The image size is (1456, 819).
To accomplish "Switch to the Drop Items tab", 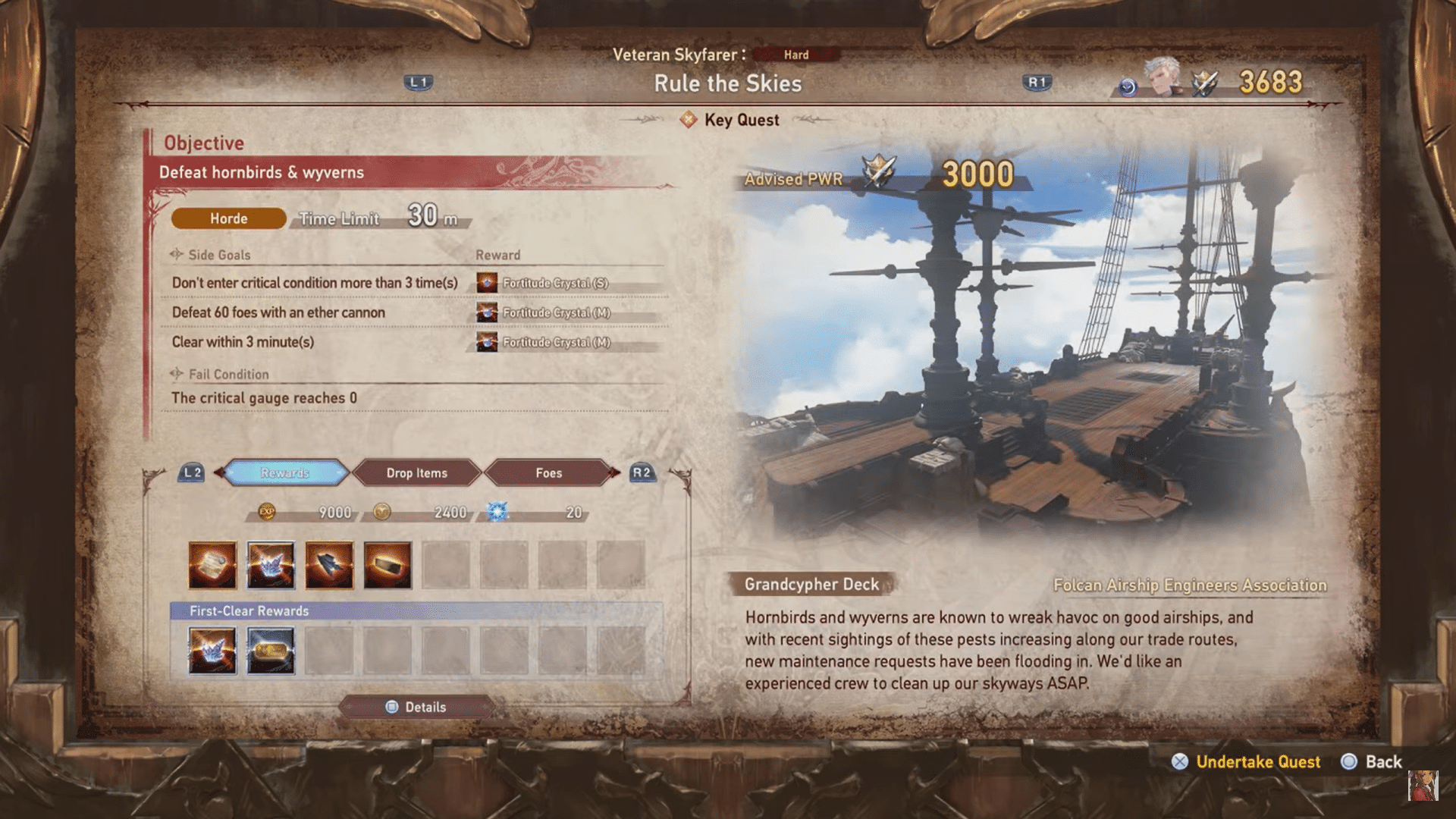I will pos(417,472).
